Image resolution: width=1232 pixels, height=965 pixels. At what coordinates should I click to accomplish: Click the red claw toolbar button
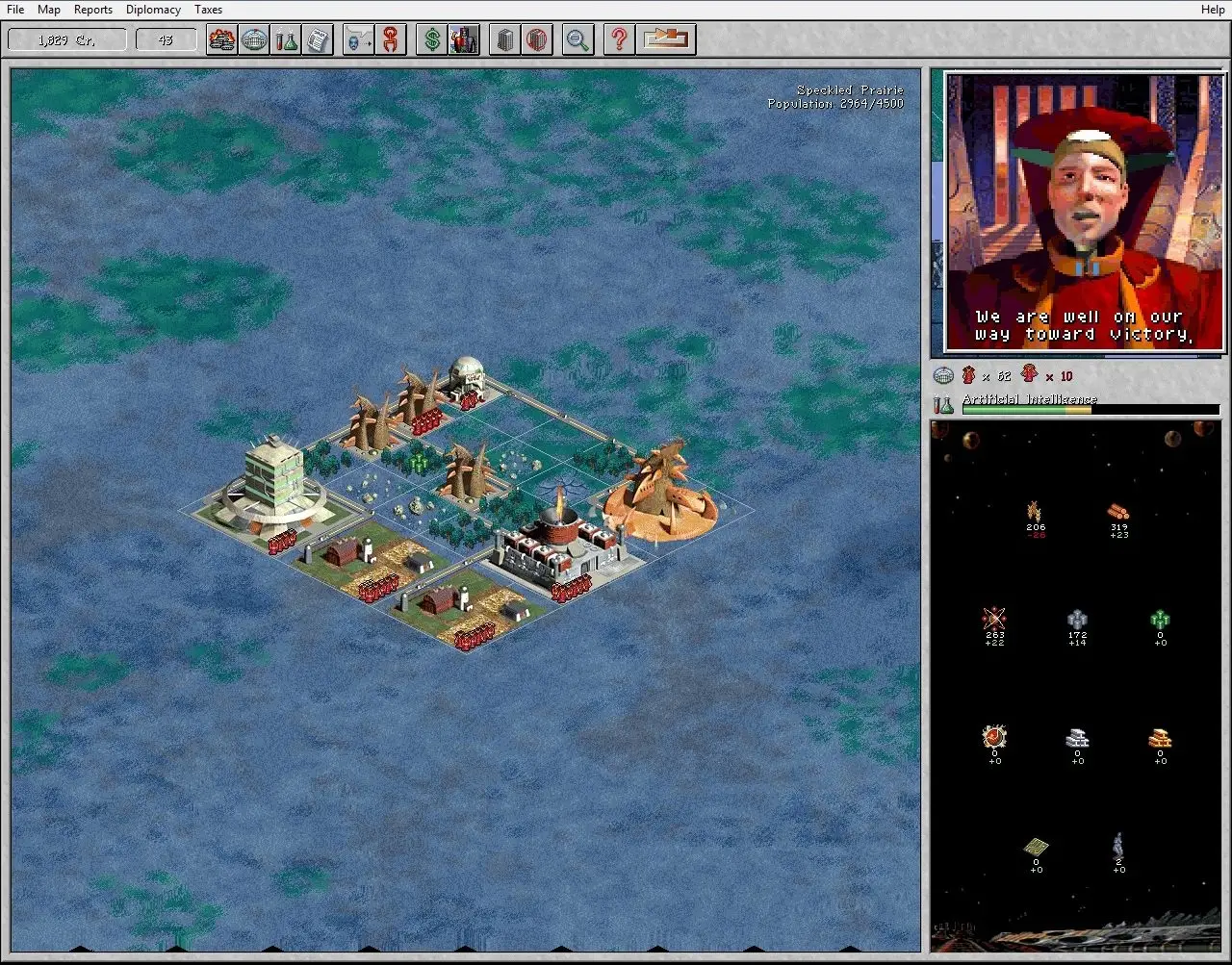point(390,40)
